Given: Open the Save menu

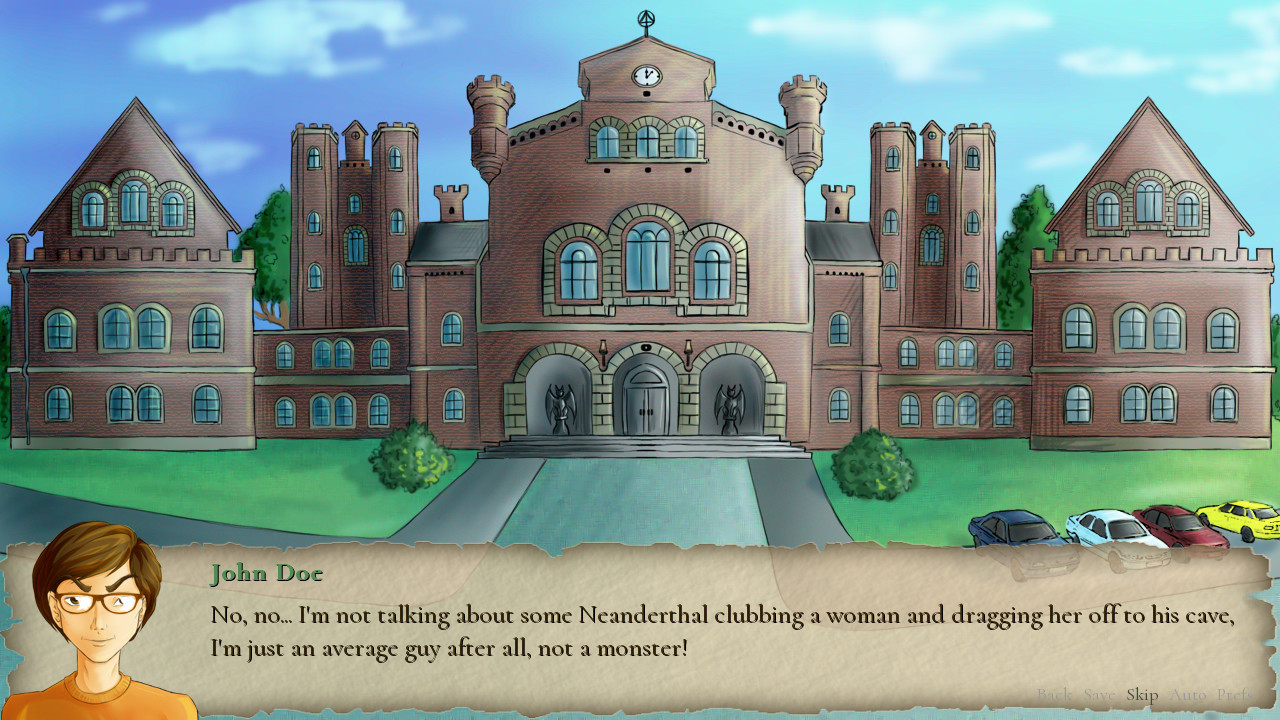Looking at the screenshot, I should [x=1100, y=695].
